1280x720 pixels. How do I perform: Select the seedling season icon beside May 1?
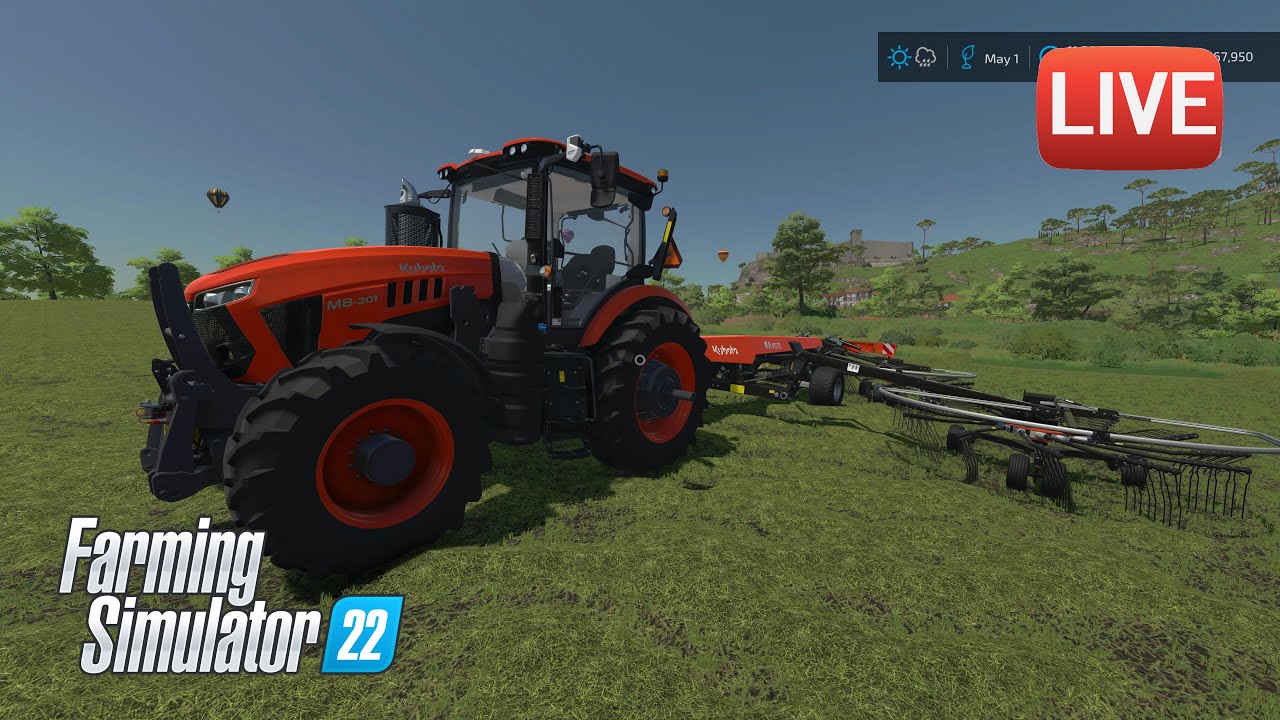966,58
